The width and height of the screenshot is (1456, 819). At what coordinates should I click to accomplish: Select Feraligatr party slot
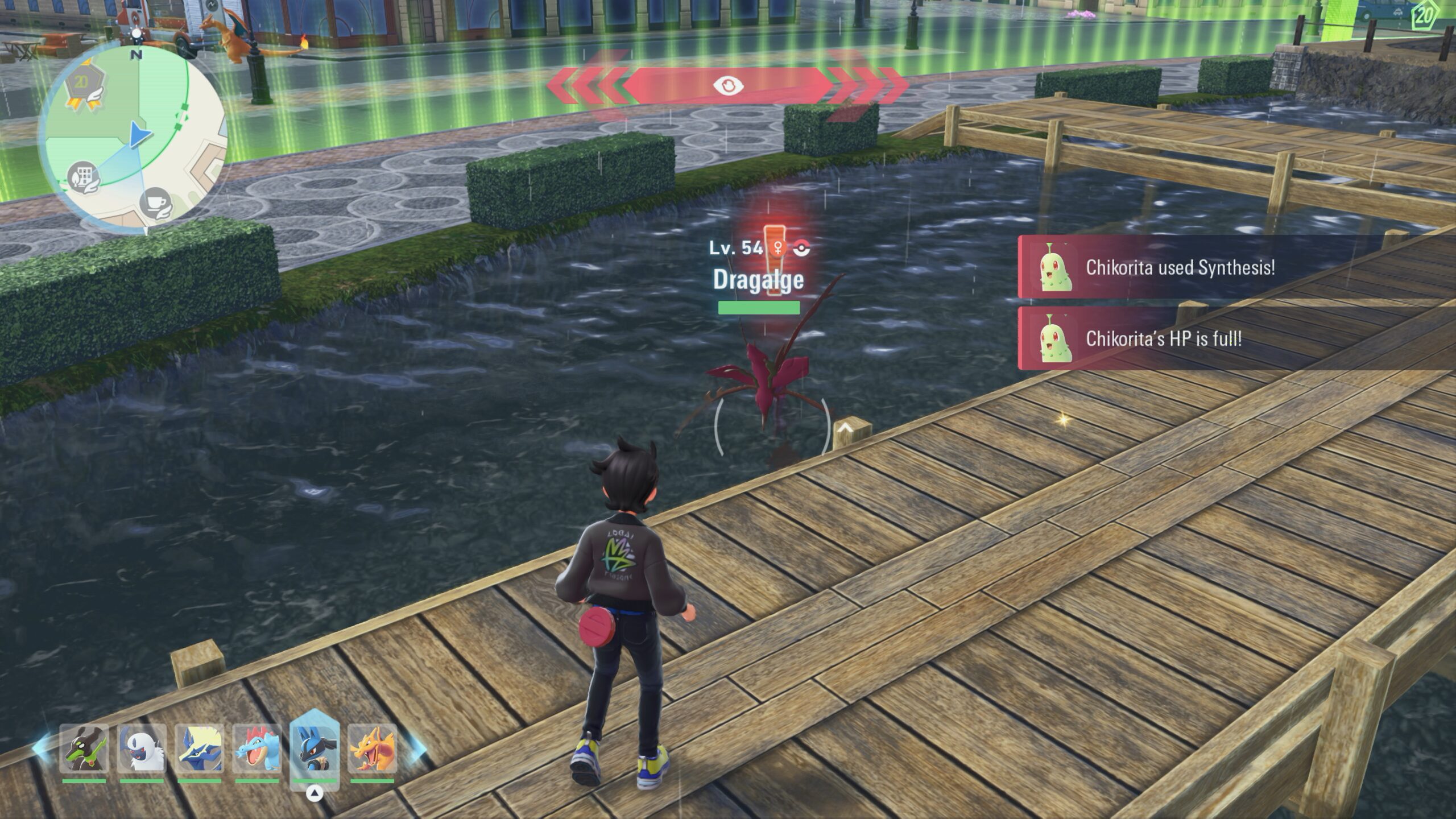257,748
